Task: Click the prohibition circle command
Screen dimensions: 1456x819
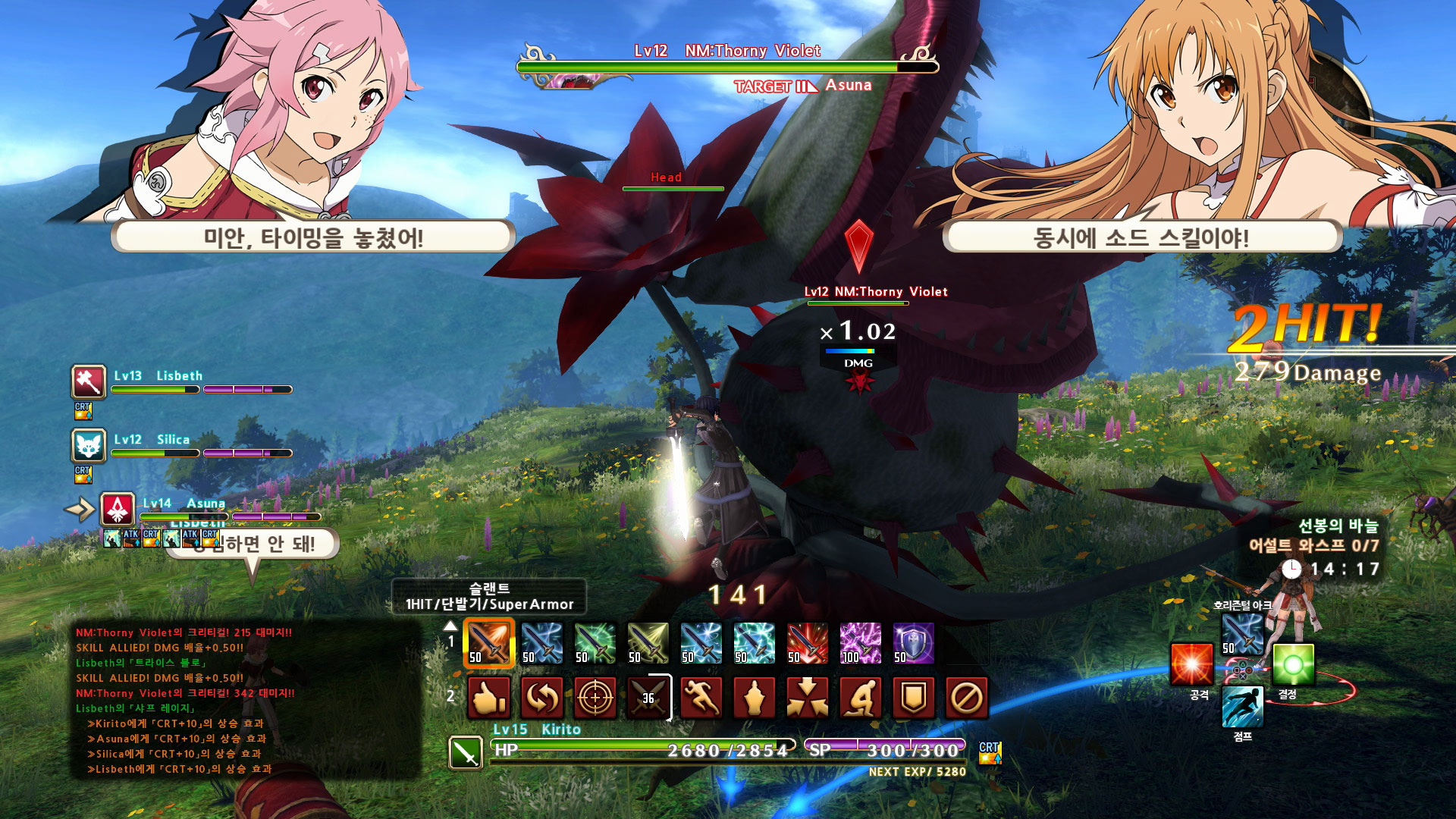Action: (x=967, y=698)
